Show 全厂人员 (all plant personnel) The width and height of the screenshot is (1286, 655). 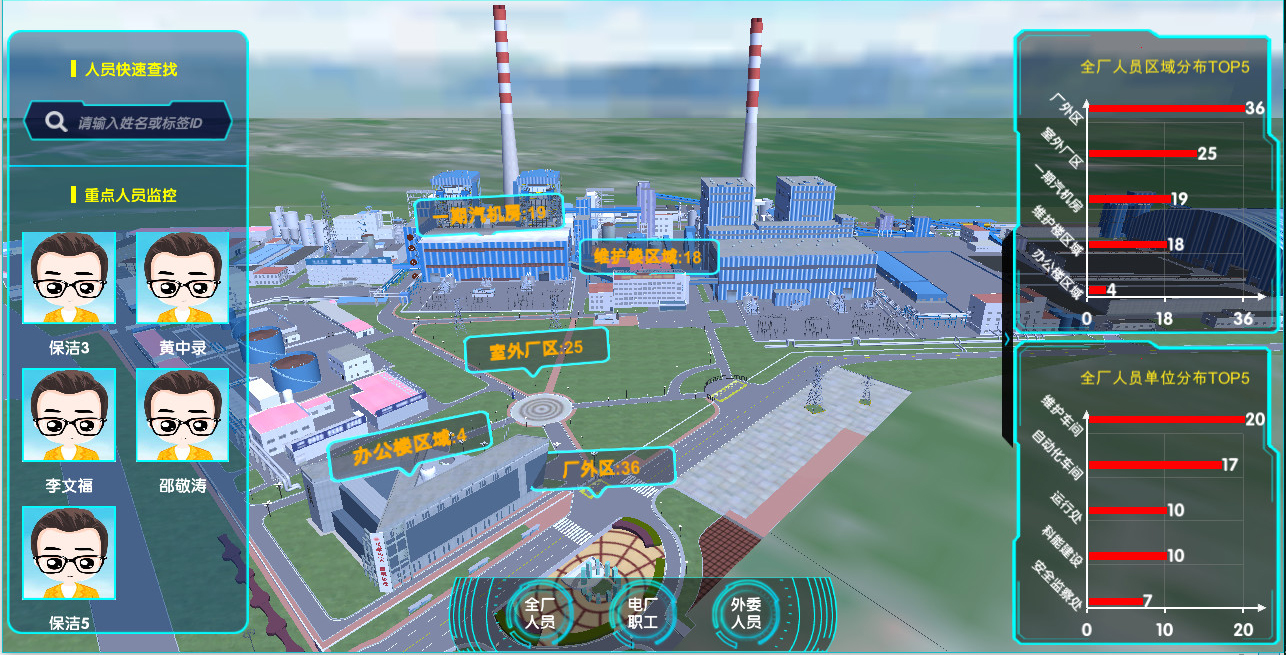pos(541,613)
